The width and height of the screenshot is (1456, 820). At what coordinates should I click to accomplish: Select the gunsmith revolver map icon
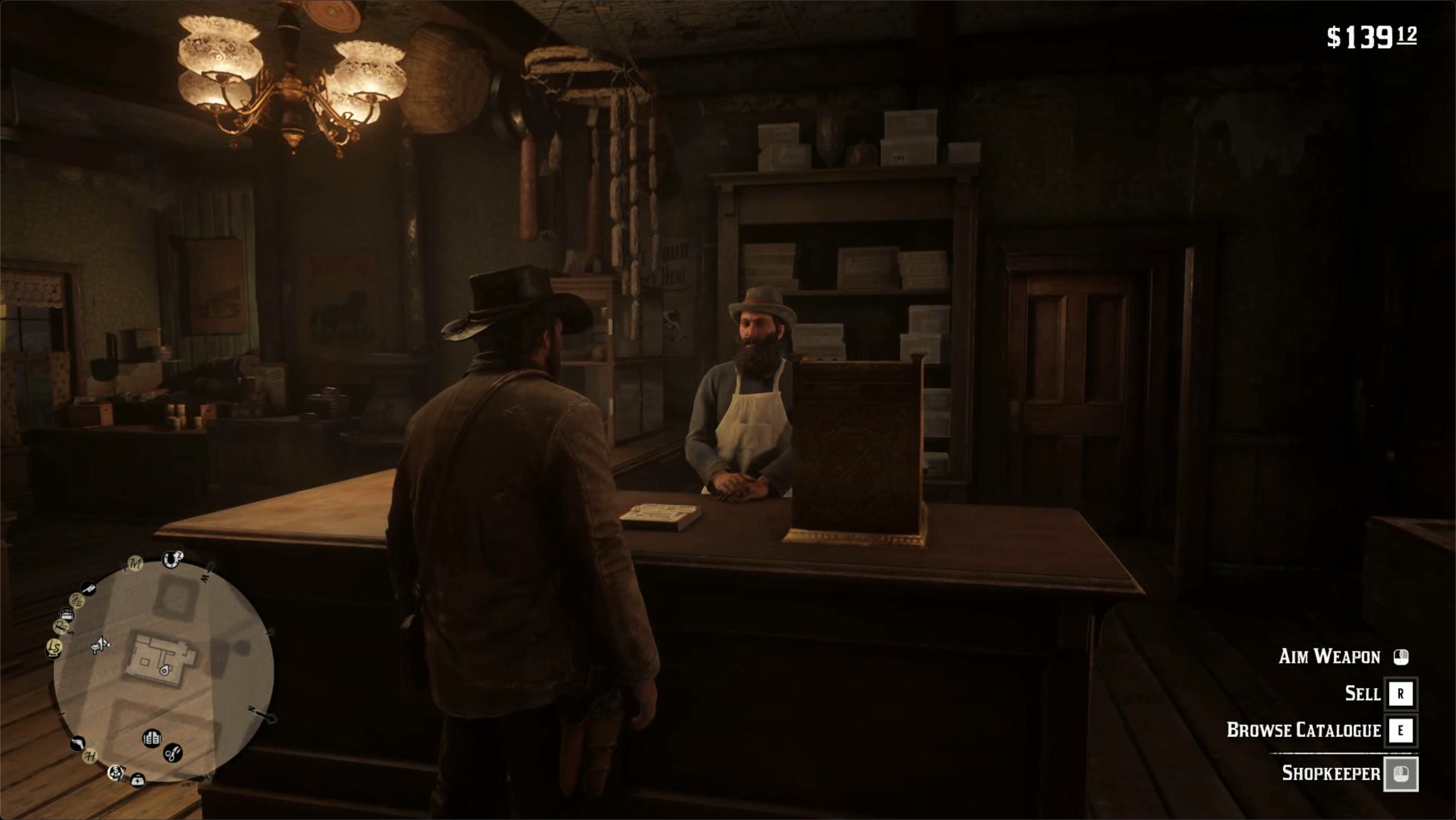pos(77,743)
